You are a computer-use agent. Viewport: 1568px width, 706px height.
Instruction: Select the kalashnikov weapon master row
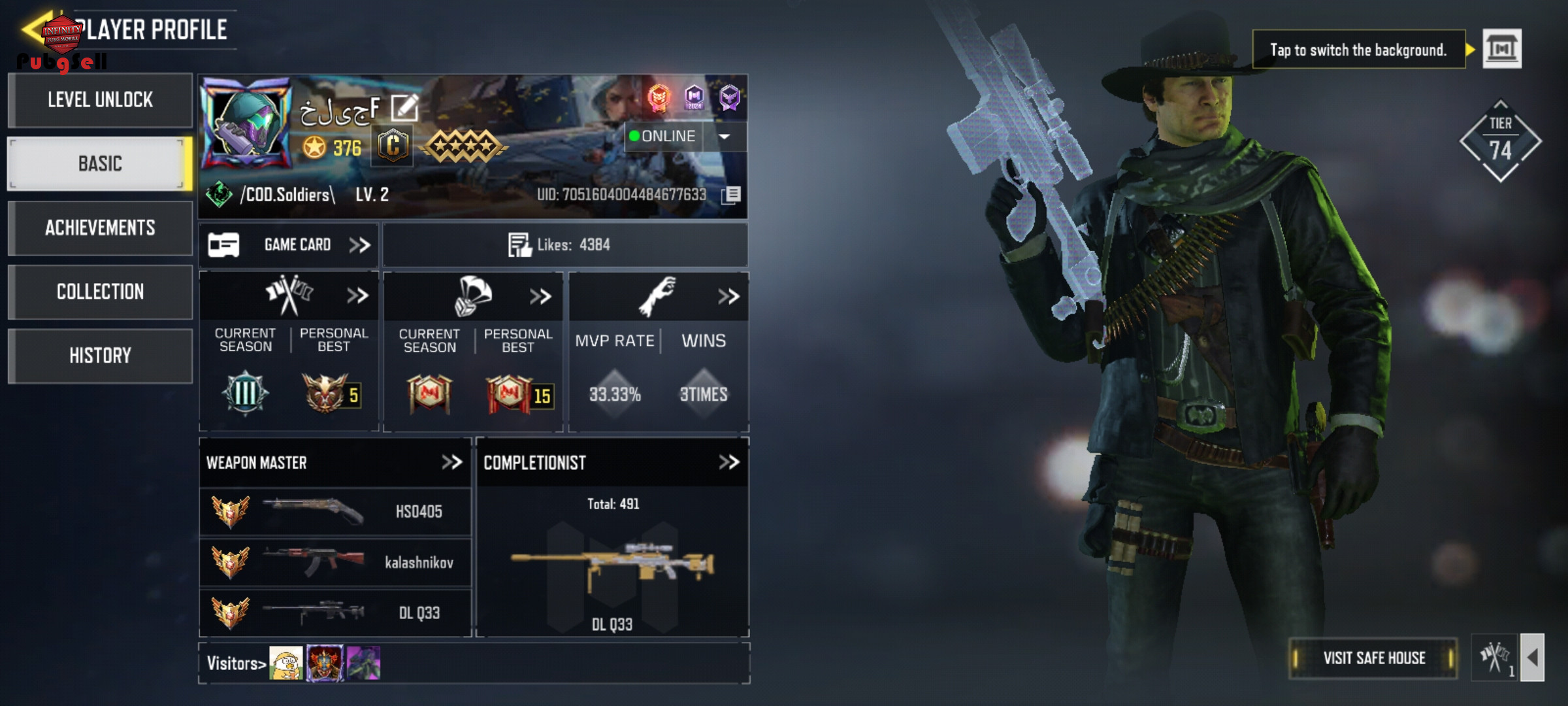pos(335,562)
